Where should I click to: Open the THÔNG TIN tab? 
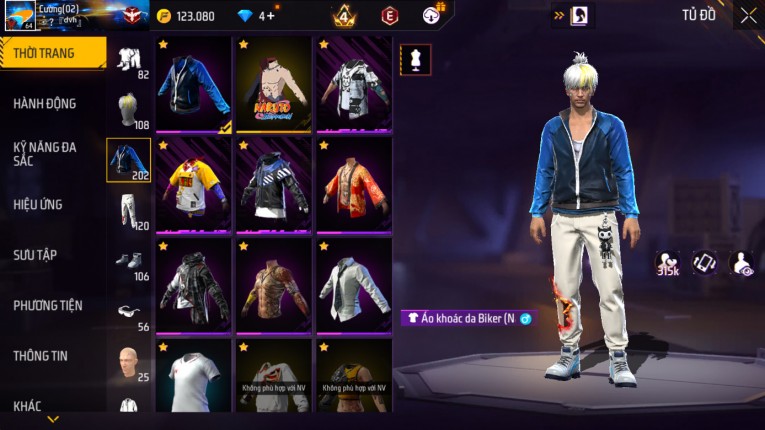40,356
